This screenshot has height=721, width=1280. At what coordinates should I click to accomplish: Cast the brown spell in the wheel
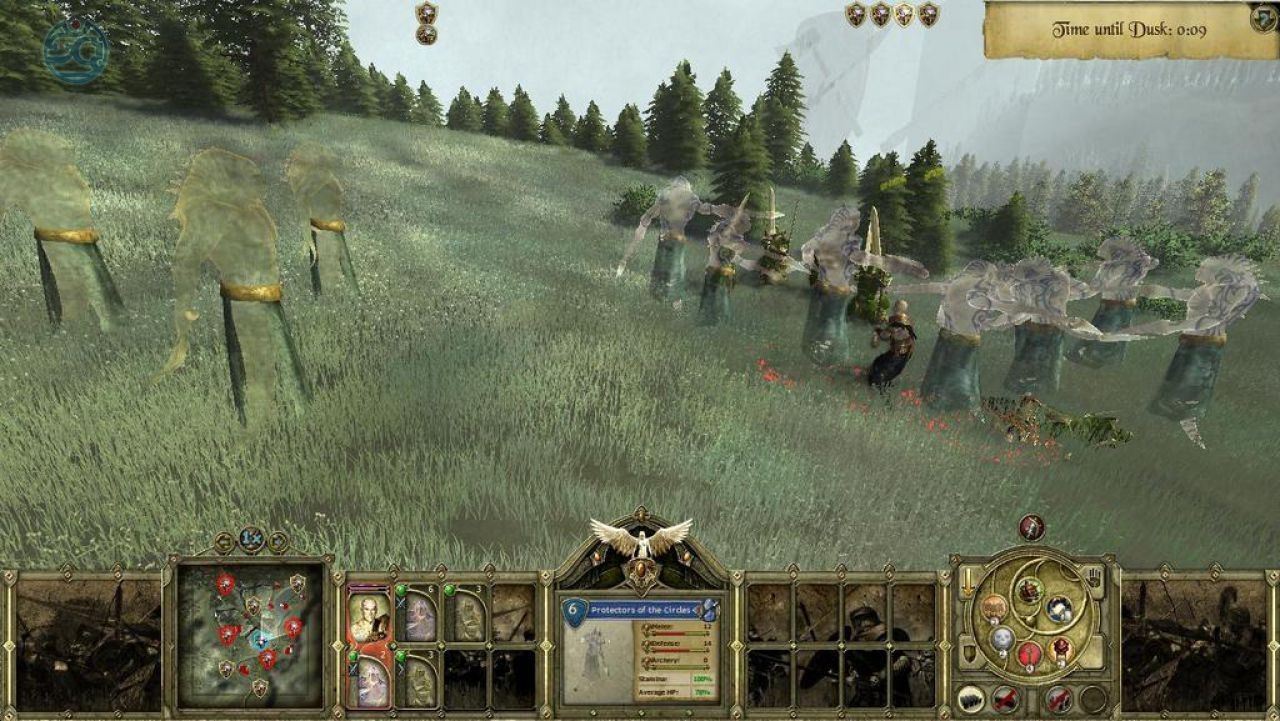tap(993, 607)
